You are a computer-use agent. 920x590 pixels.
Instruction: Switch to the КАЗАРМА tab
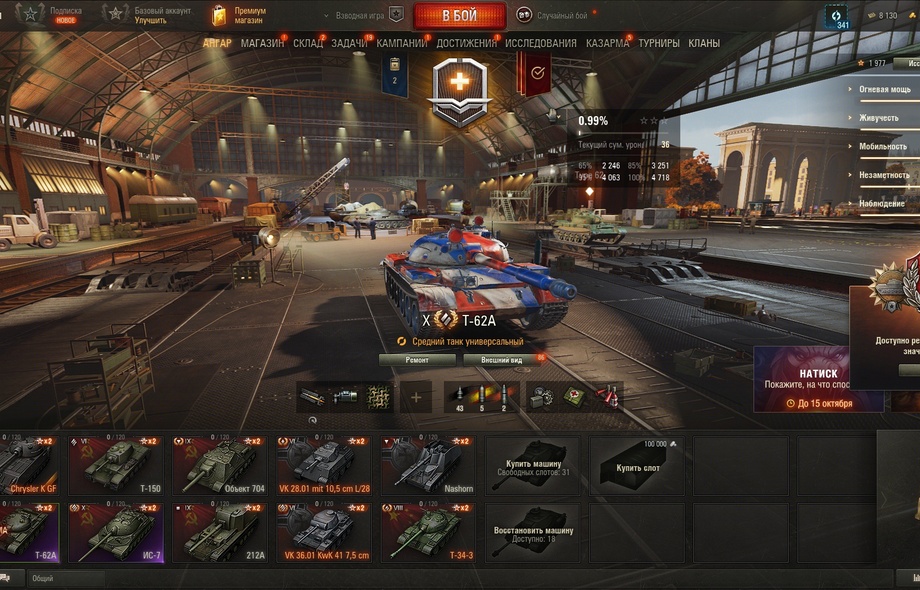pos(607,43)
